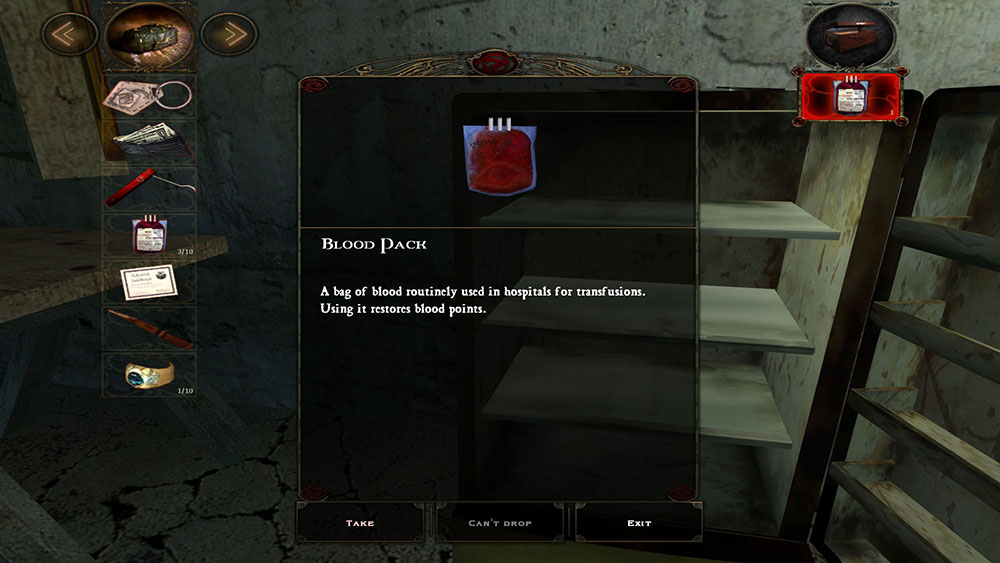Go to the next inventory category

[x=231, y=35]
